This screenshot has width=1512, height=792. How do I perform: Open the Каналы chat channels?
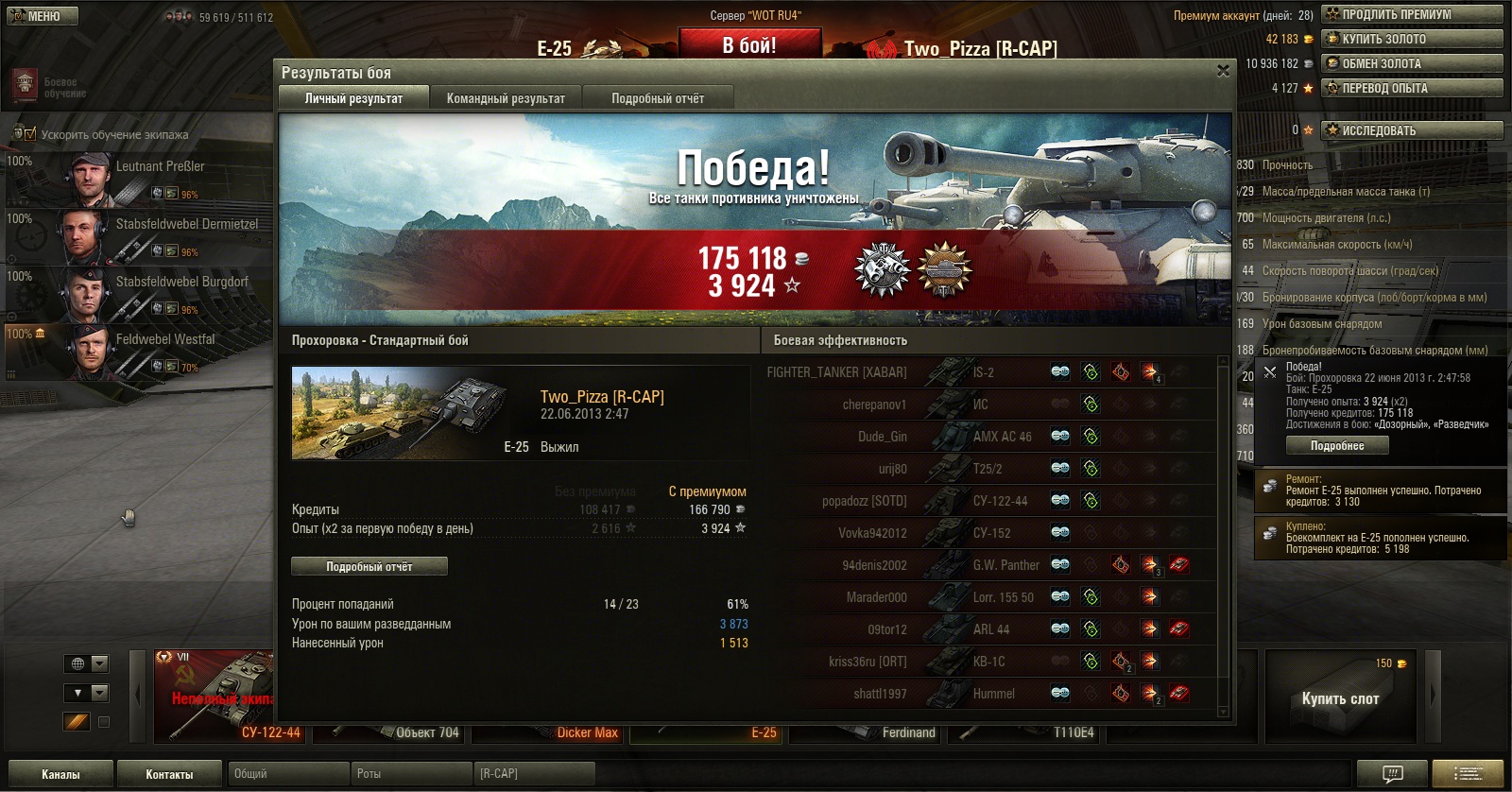[x=60, y=774]
